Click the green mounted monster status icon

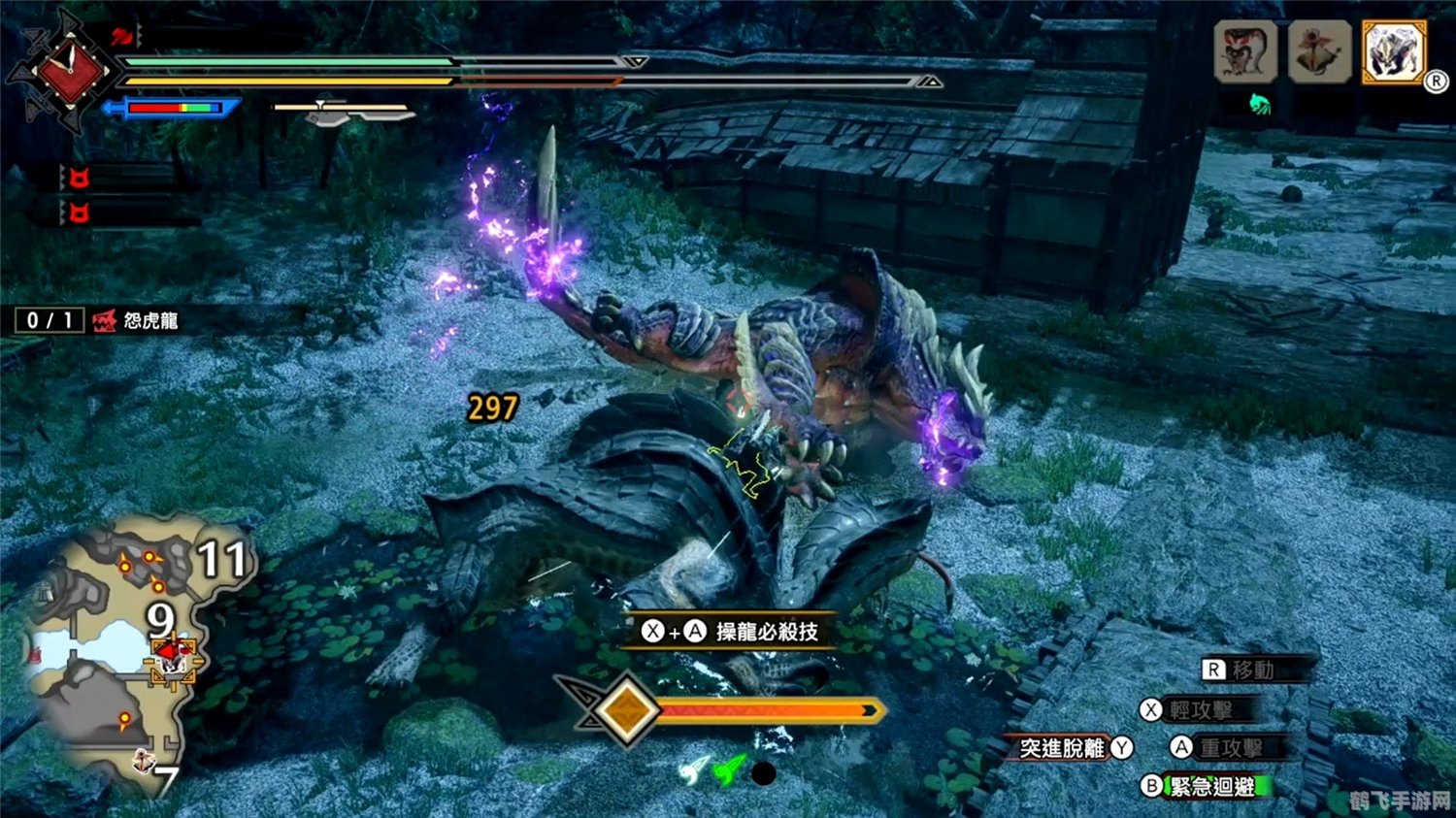click(x=1260, y=104)
